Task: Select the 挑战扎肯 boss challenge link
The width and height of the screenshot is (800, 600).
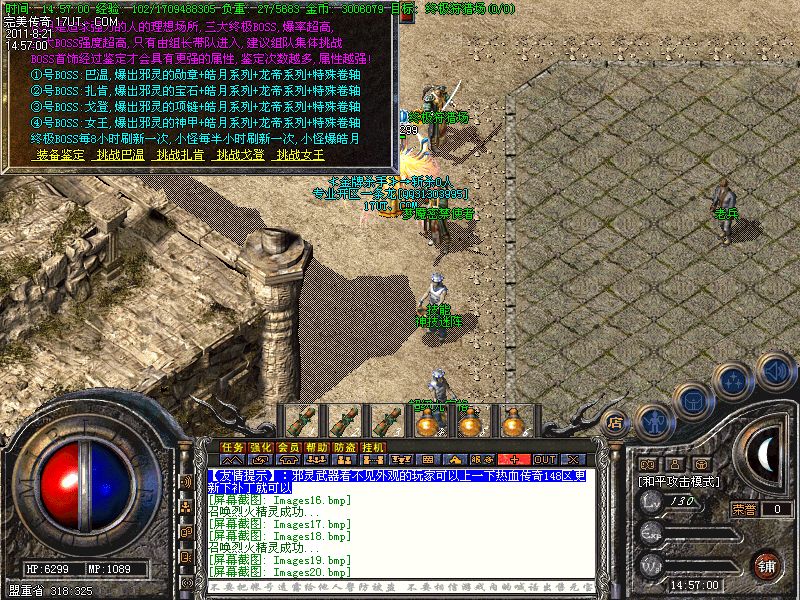Action: point(181,155)
